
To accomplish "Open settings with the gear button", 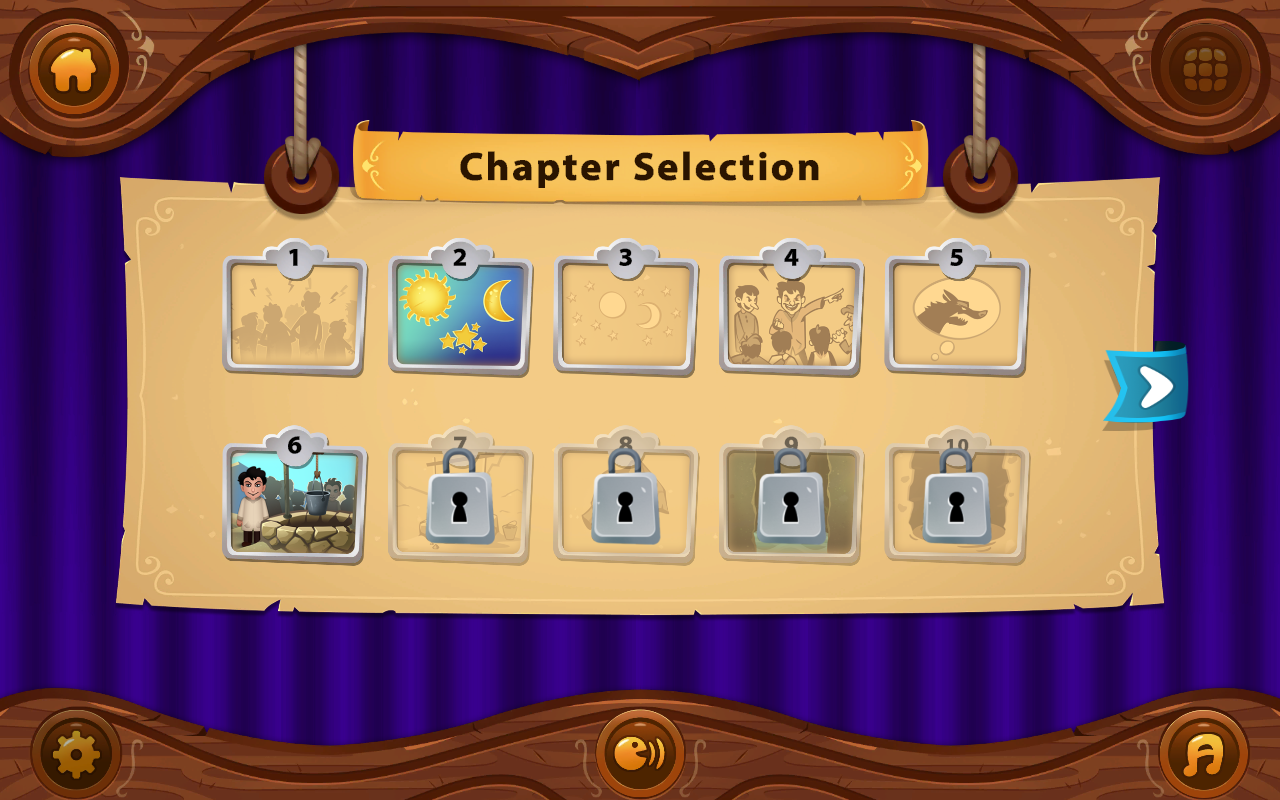I will [76, 754].
